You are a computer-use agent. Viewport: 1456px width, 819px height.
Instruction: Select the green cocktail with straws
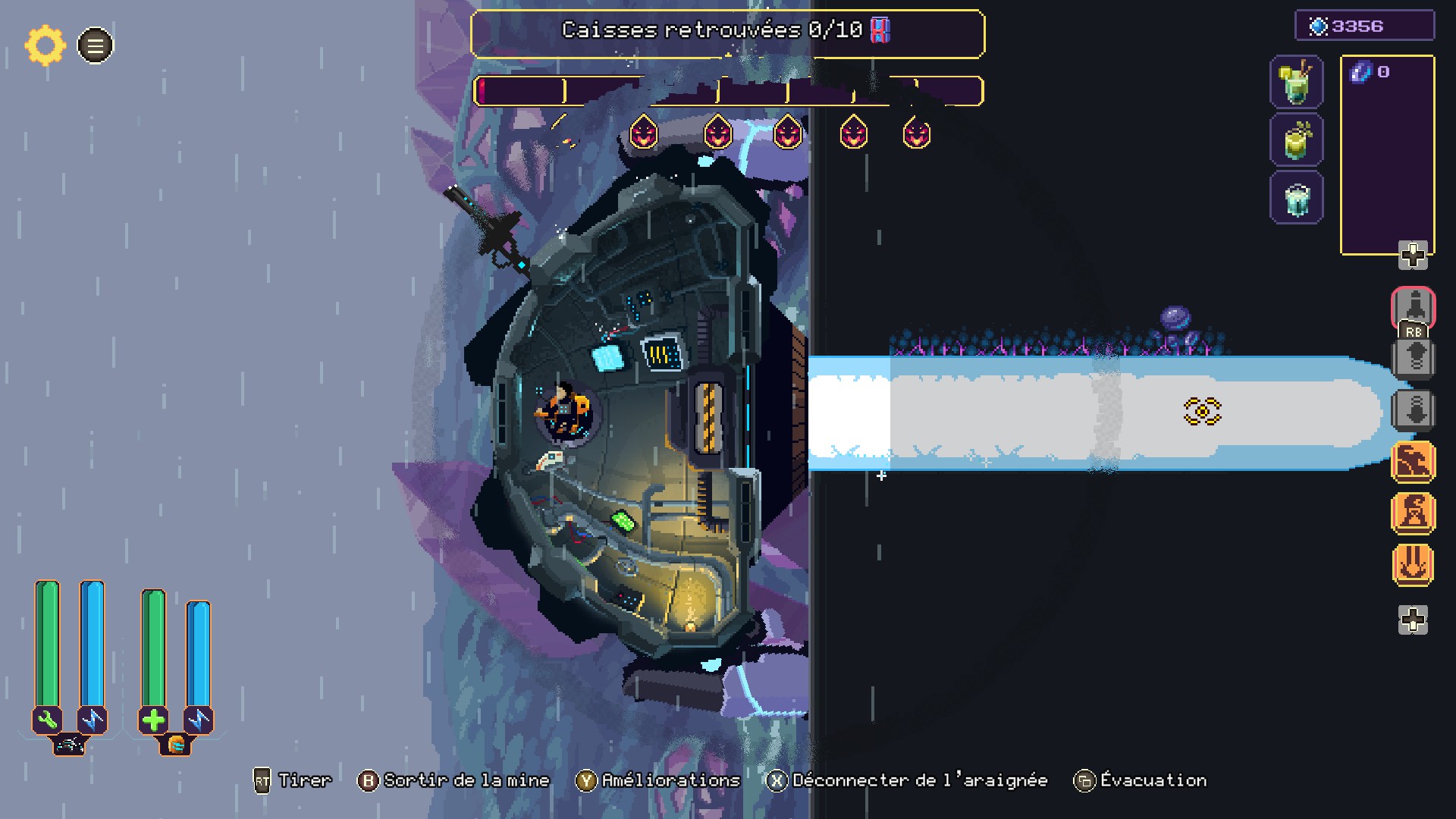coord(1296,82)
